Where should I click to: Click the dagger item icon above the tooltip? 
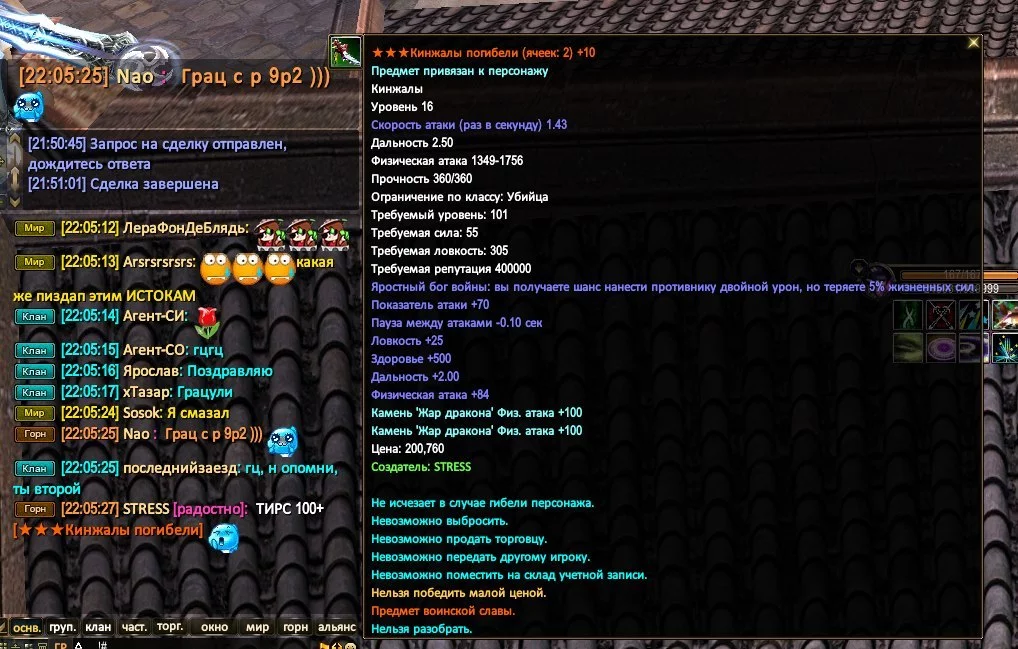(345, 48)
